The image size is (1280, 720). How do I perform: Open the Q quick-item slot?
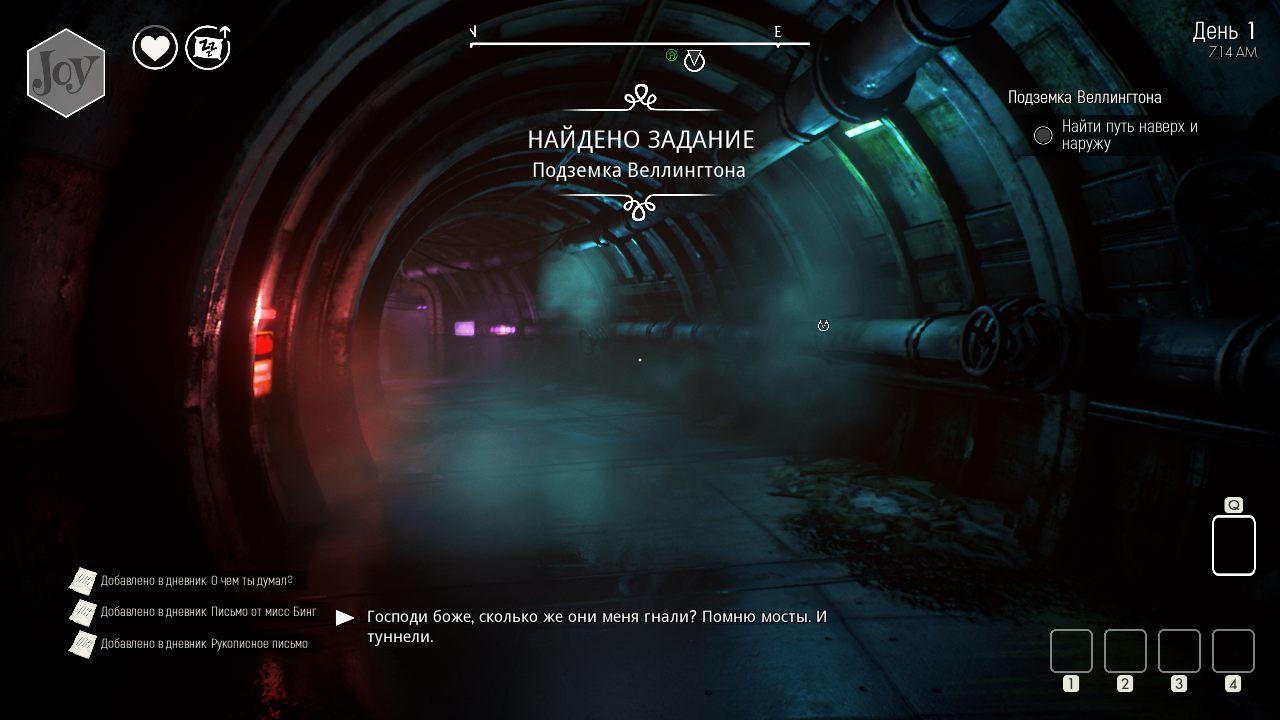[x=1233, y=544]
